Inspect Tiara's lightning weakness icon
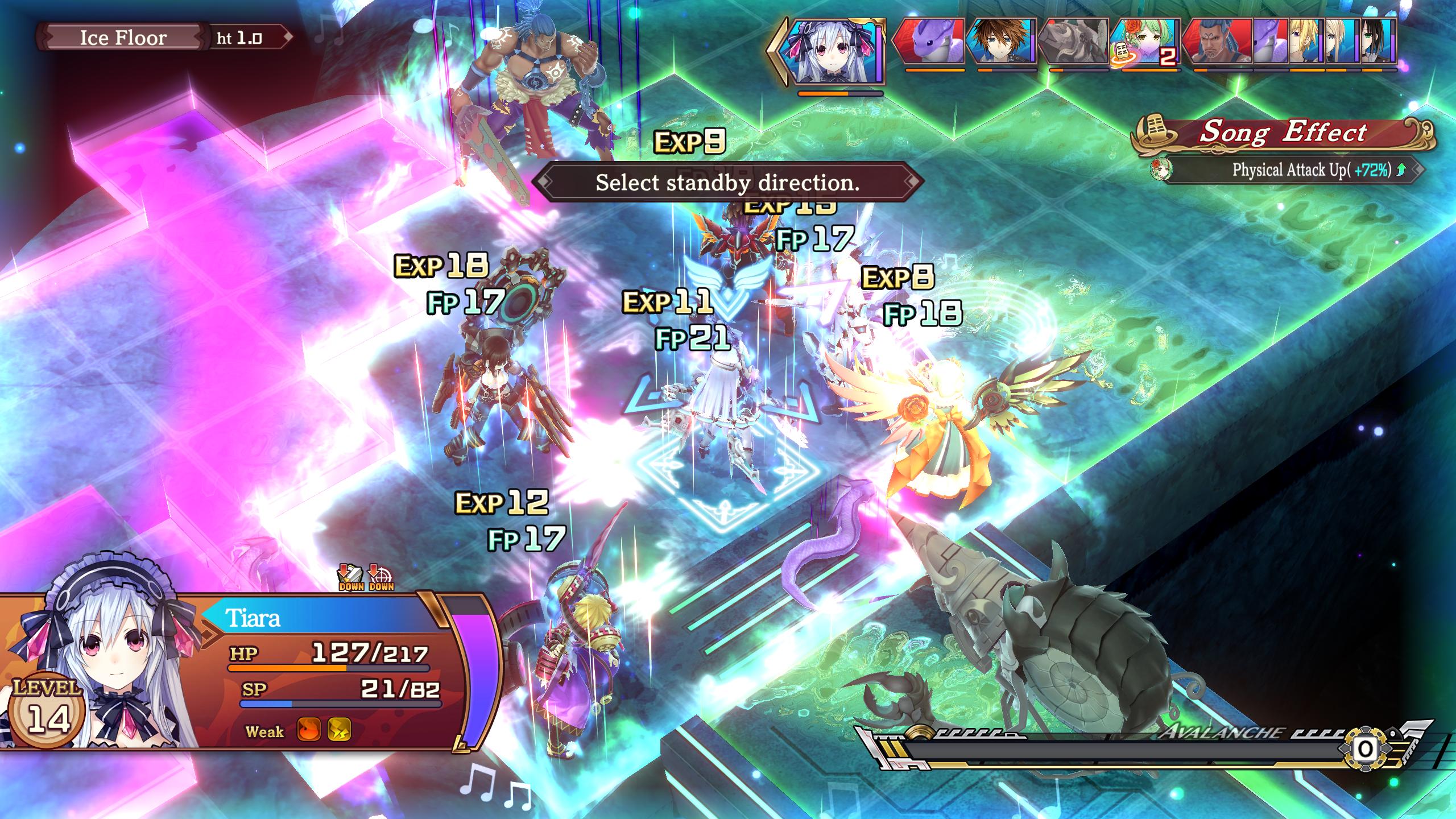Image resolution: width=1456 pixels, height=819 pixels. 339,730
